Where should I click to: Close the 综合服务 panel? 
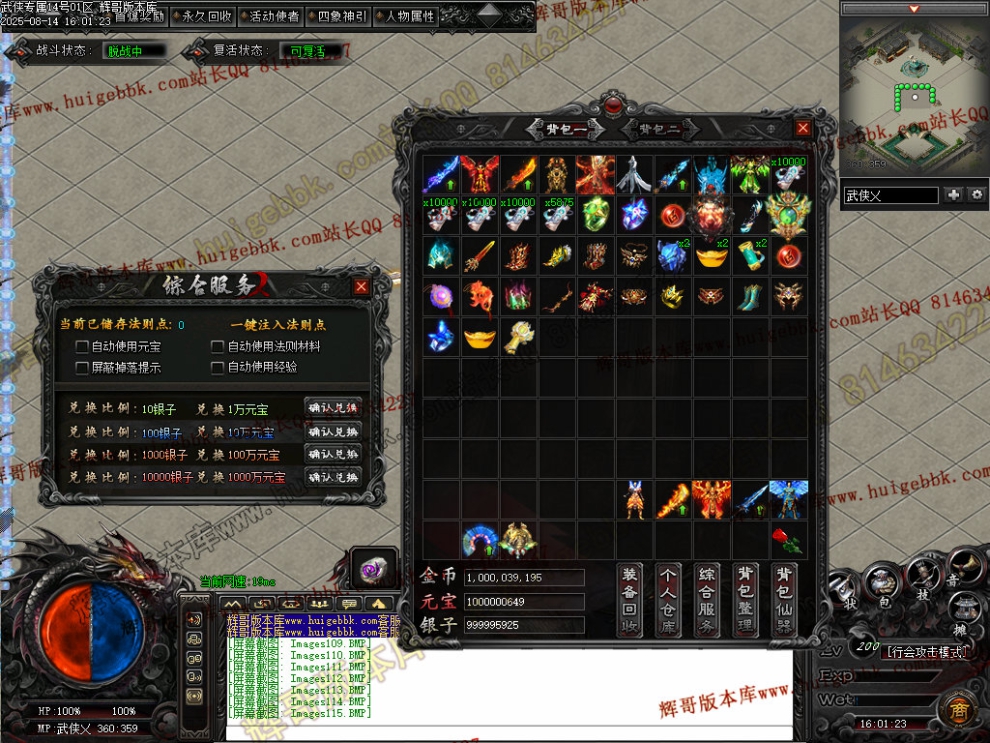pyautogui.click(x=361, y=287)
